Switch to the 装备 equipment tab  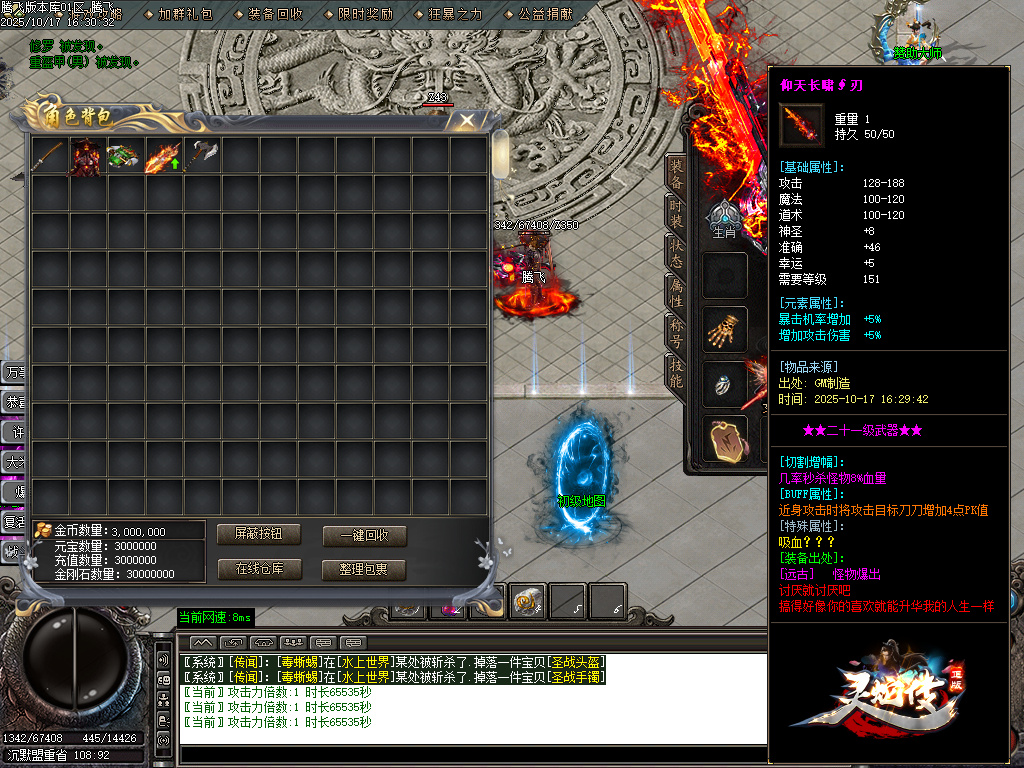pos(677,174)
